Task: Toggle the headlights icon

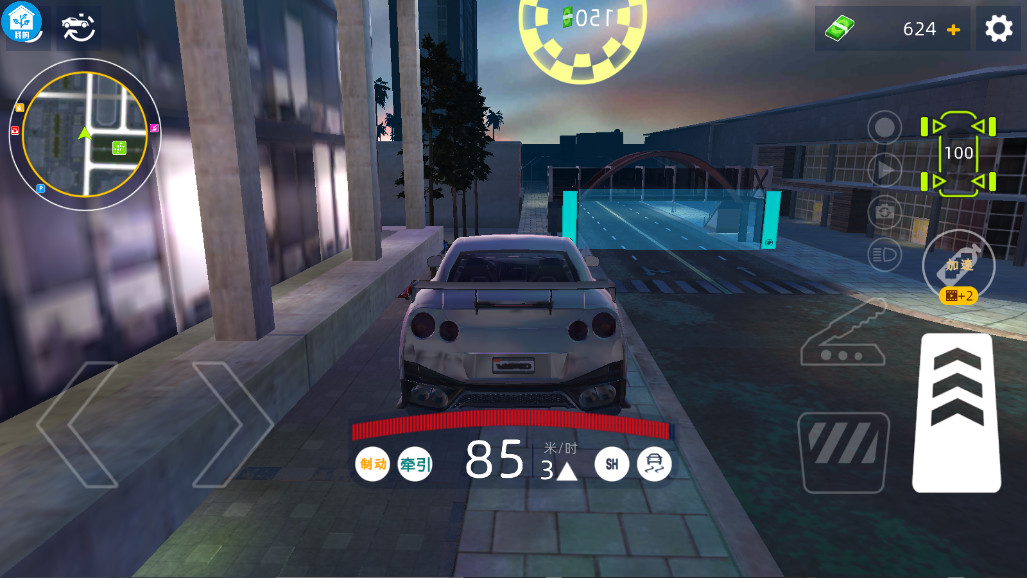Action: tap(884, 252)
